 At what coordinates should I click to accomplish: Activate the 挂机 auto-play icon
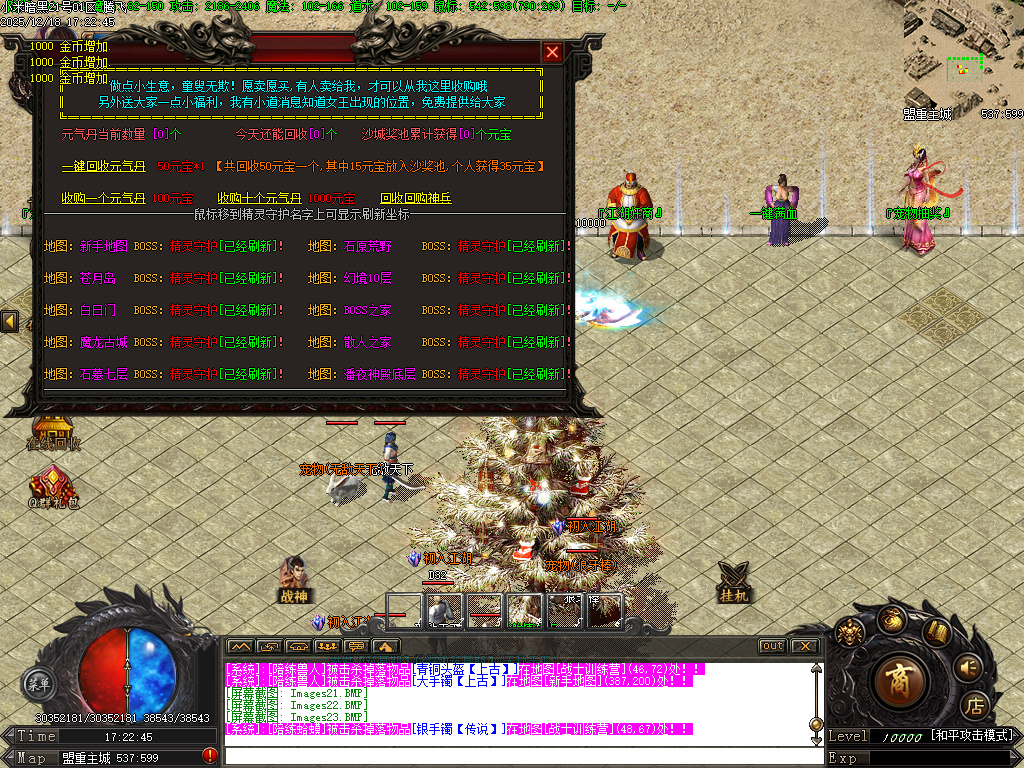735,580
